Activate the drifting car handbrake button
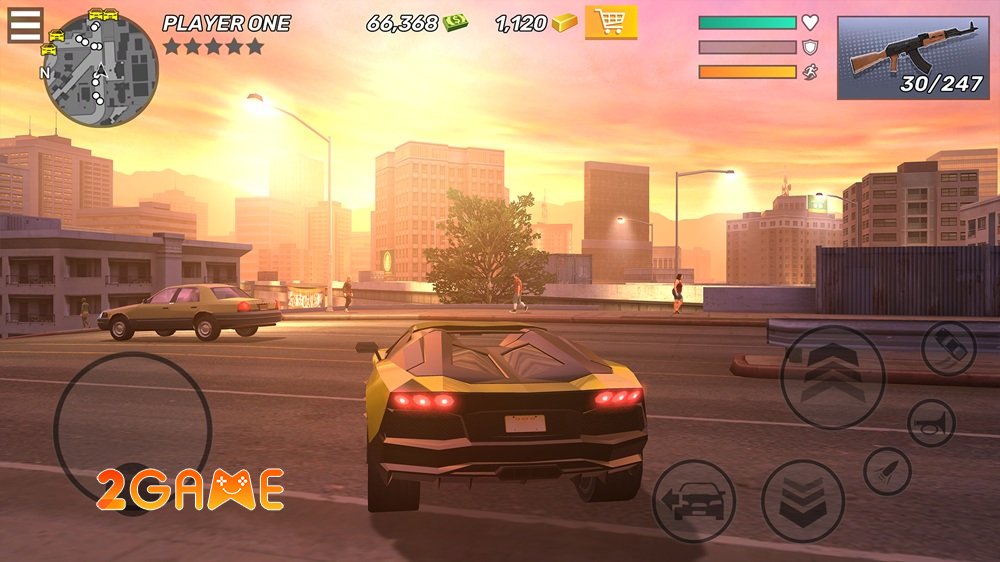Viewport: 1000px width, 562px height. (x=948, y=349)
